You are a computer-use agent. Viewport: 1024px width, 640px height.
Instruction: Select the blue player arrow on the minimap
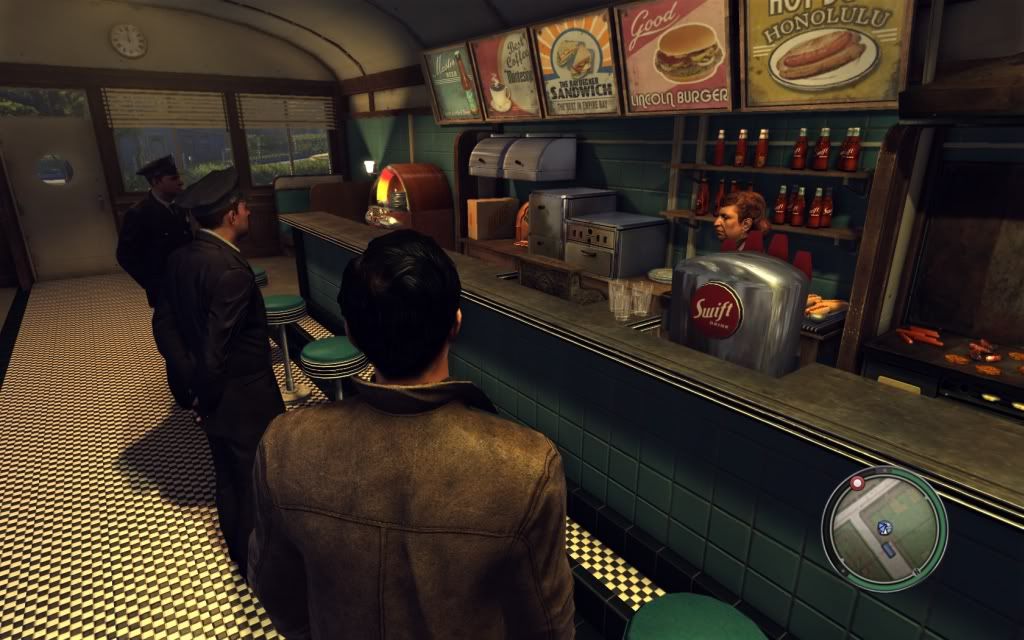[x=884, y=527]
